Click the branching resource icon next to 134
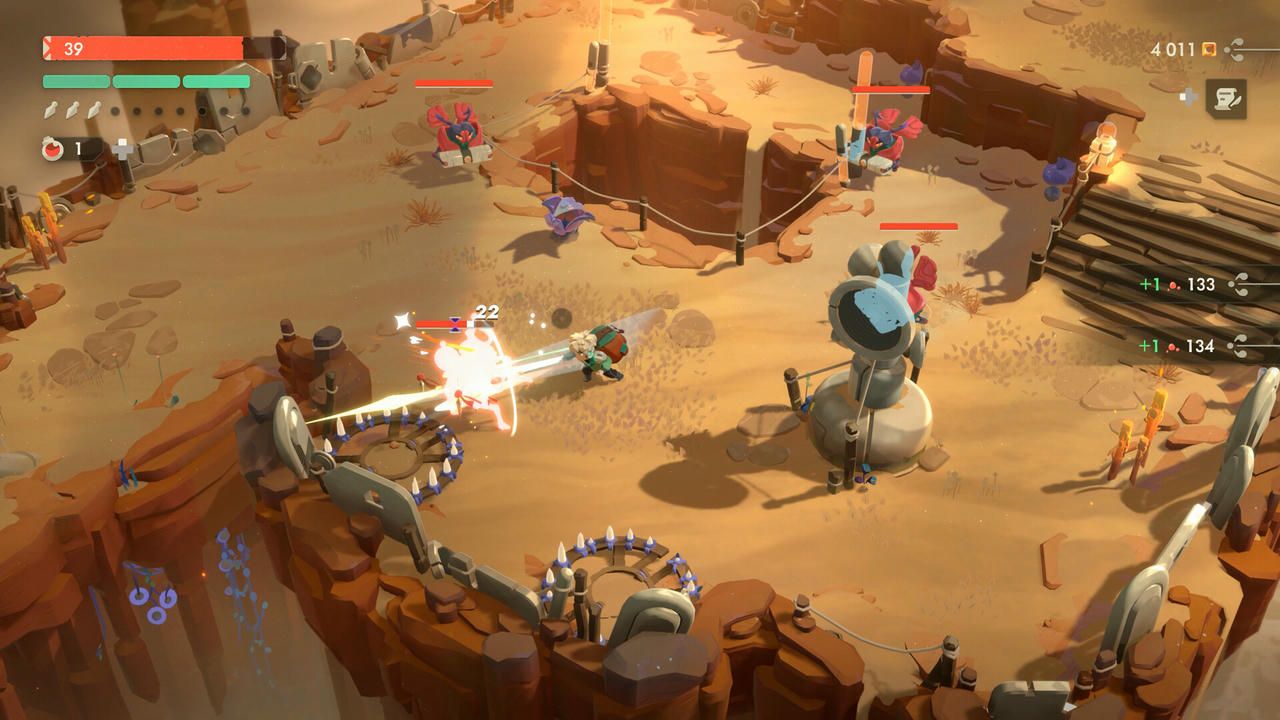1280x720 pixels. pyautogui.click(x=1235, y=345)
